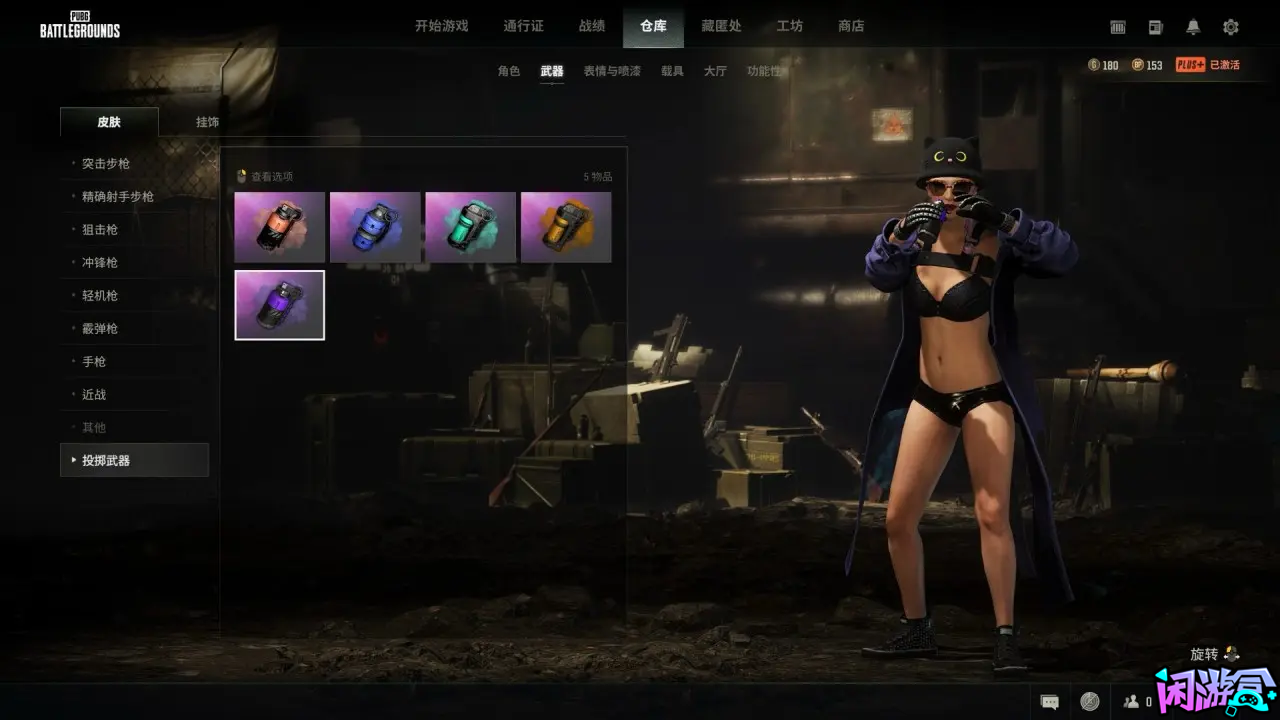The width and height of the screenshot is (1280, 720).
Task: Open the news panel icon
Action: (1155, 27)
